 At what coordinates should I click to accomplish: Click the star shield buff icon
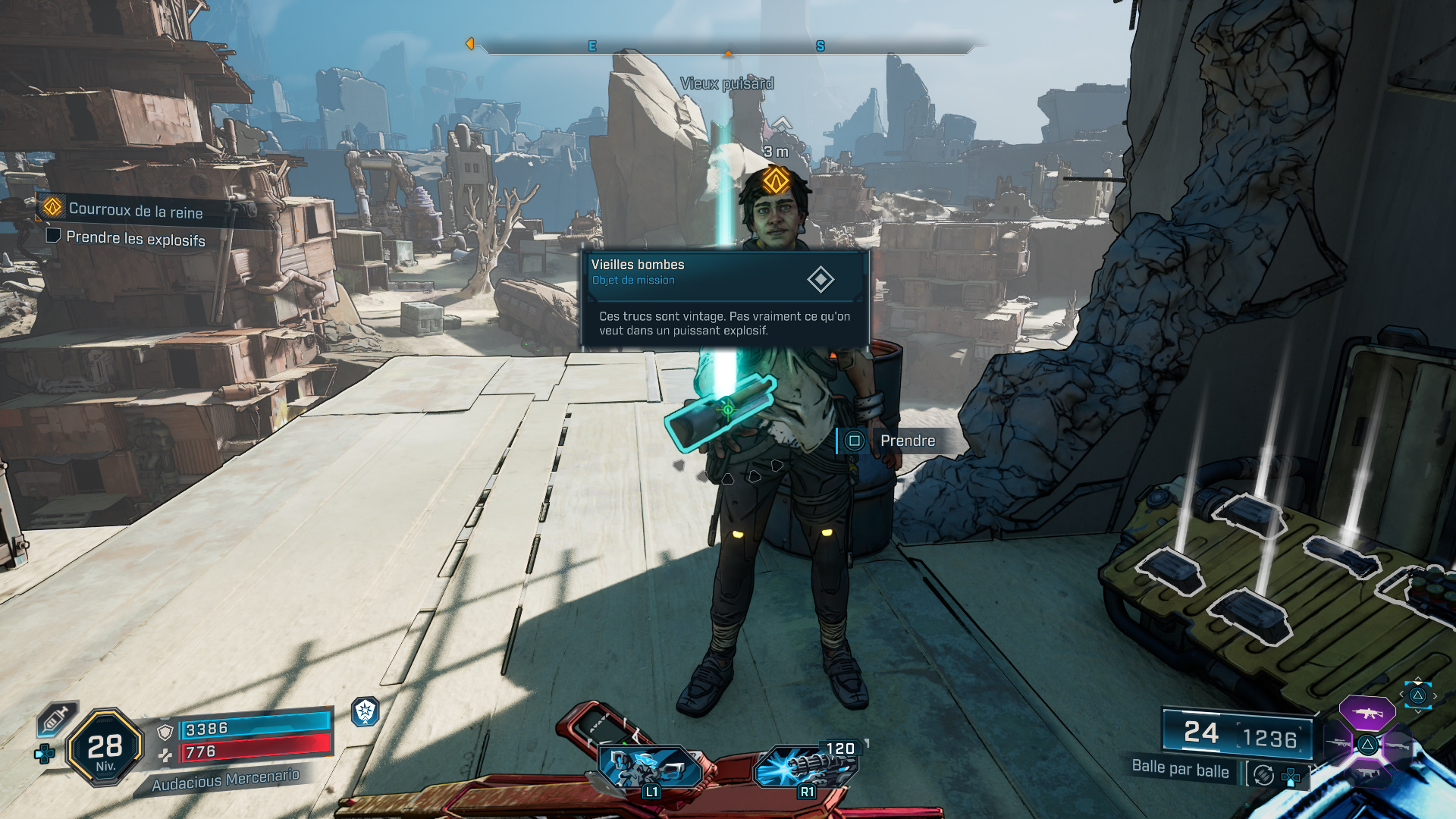point(366,711)
